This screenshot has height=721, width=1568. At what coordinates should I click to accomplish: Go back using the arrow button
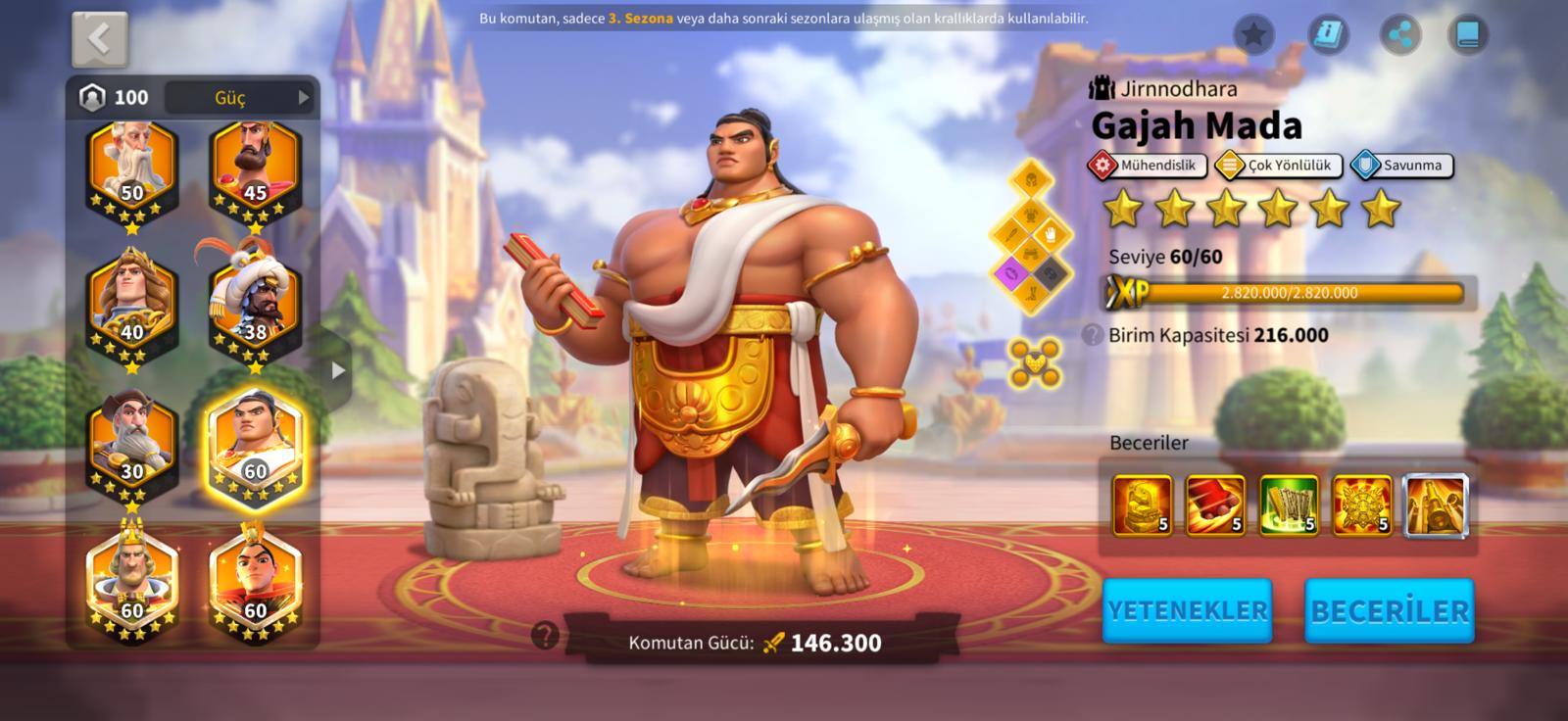(100, 39)
